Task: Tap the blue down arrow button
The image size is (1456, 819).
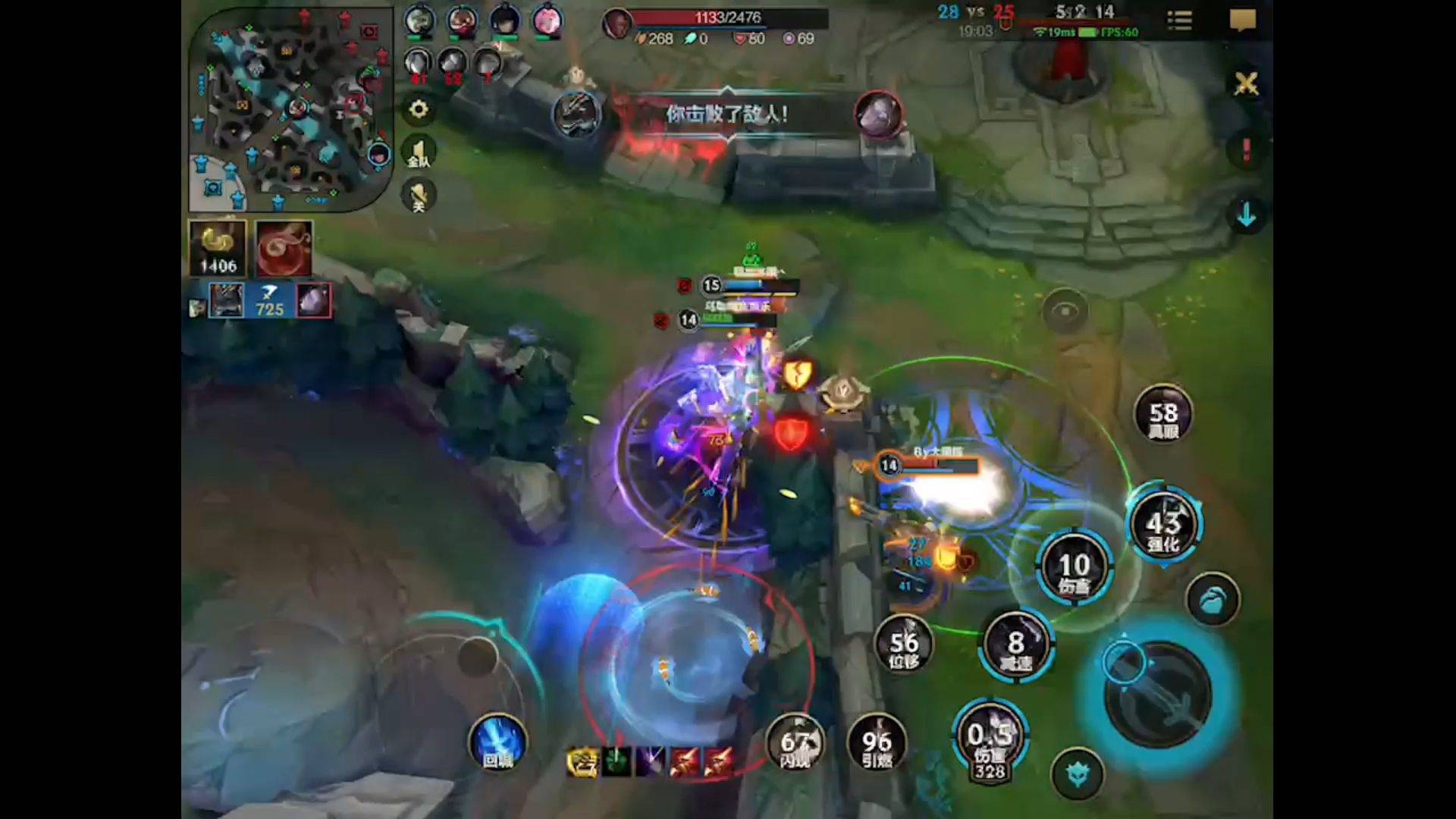Action: 1246,216
